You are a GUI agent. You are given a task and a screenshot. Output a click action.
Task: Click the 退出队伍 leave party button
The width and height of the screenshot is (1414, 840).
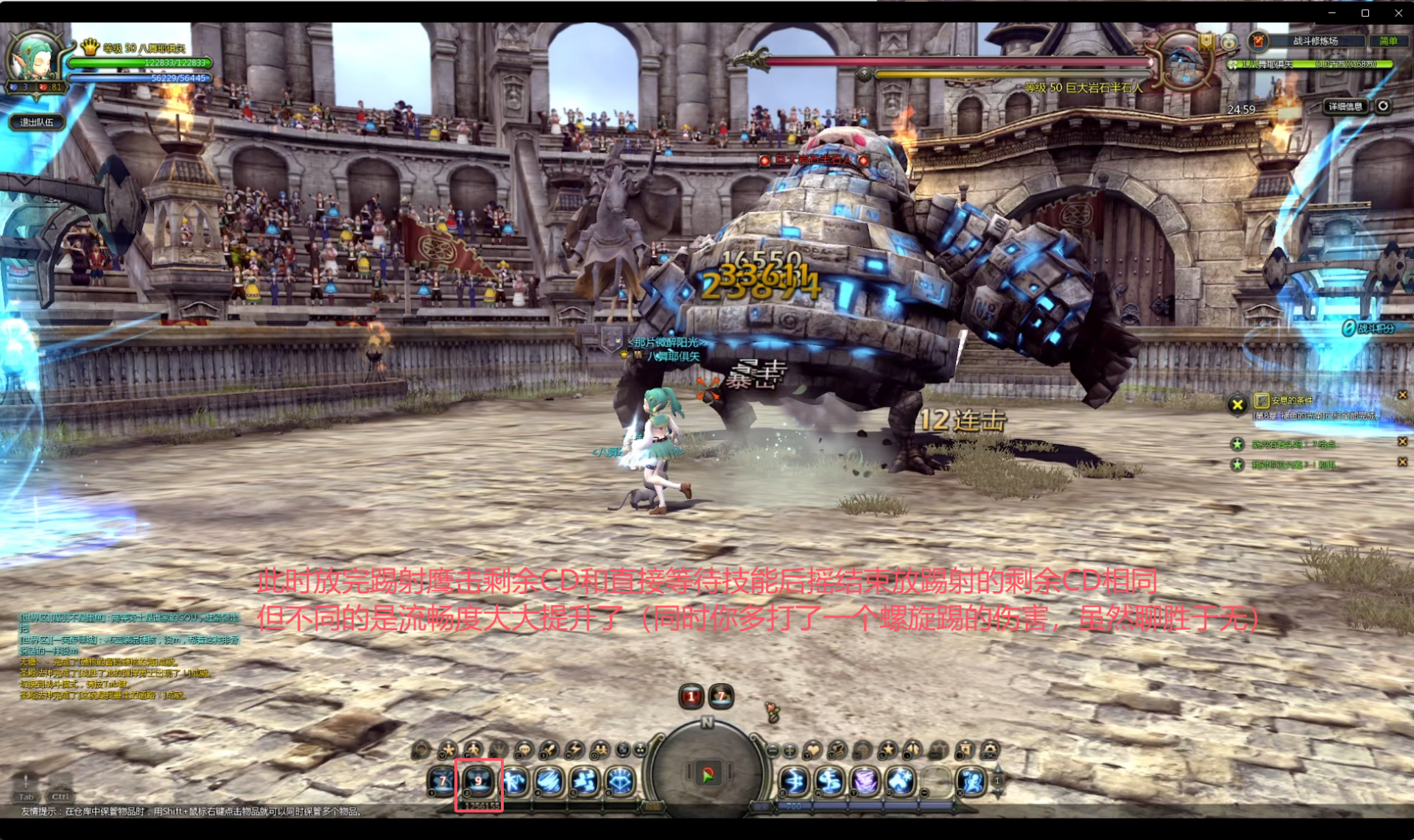point(37,122)
